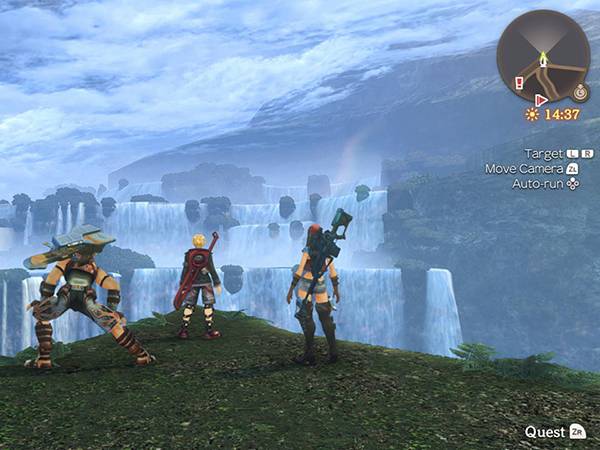Select the red arrow flag marker on minimap
This screenshot has width=600, height=450.
click(x=541, y=100)
